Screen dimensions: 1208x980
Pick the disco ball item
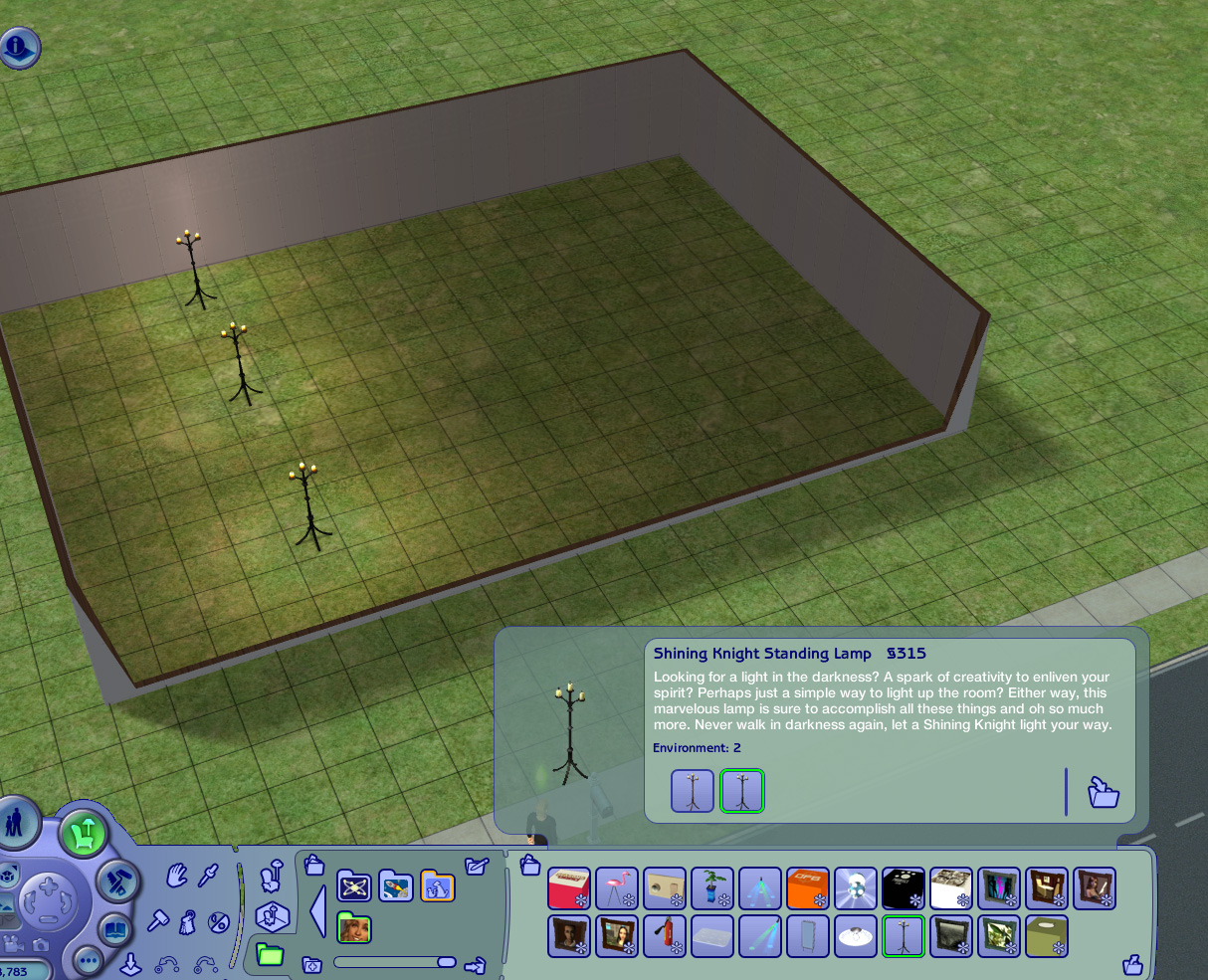tap(856, 888)
